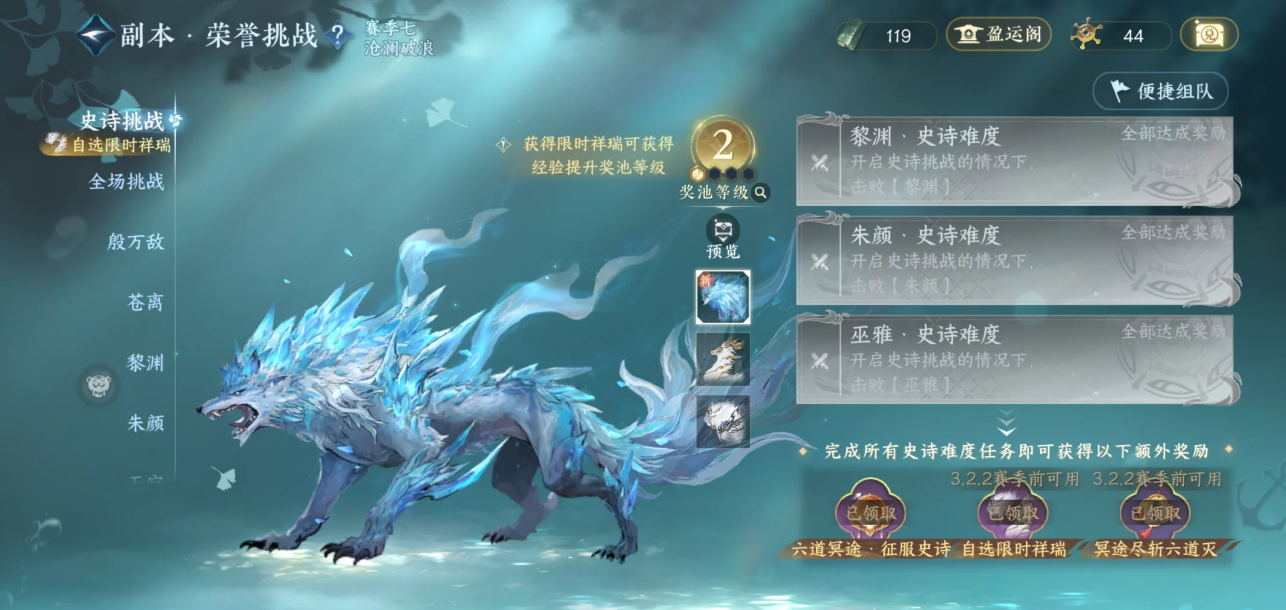Image resolution: width=1286 pixels, height=610 pixels.
Task: Select the blue ice wolf mount thumbnail
Action: point(722,297)
